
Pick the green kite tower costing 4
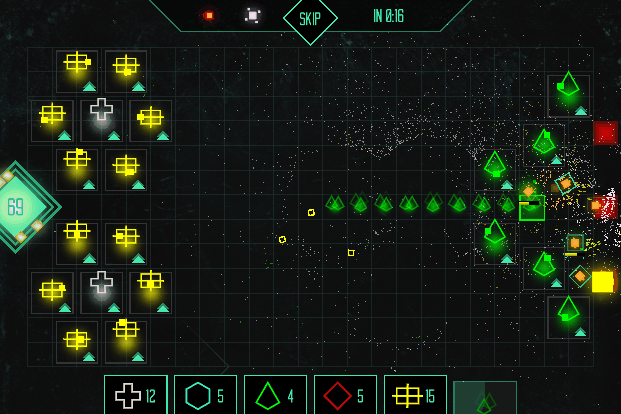coord(275,396)
